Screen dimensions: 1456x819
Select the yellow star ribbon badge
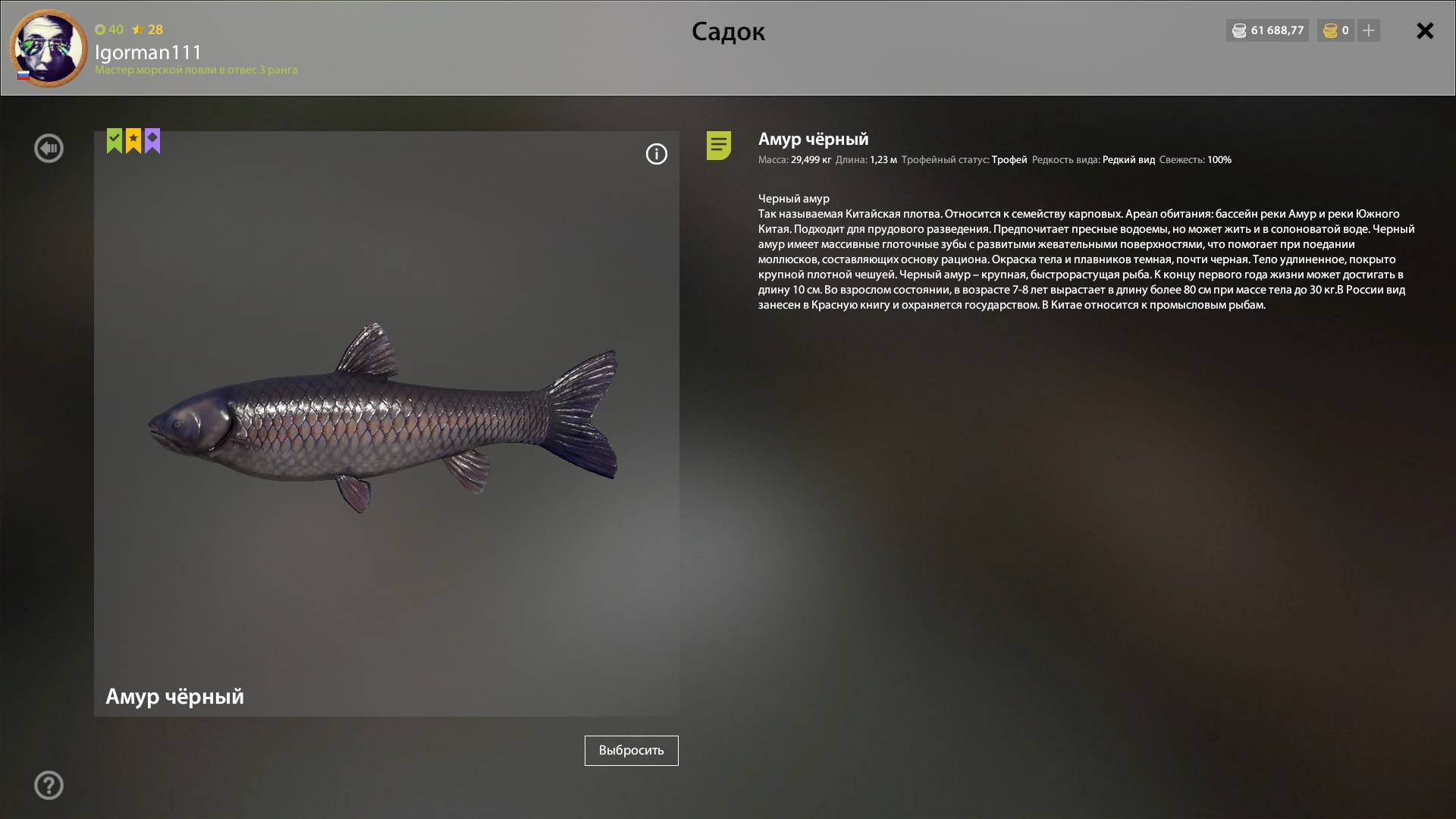coord(133,141)
